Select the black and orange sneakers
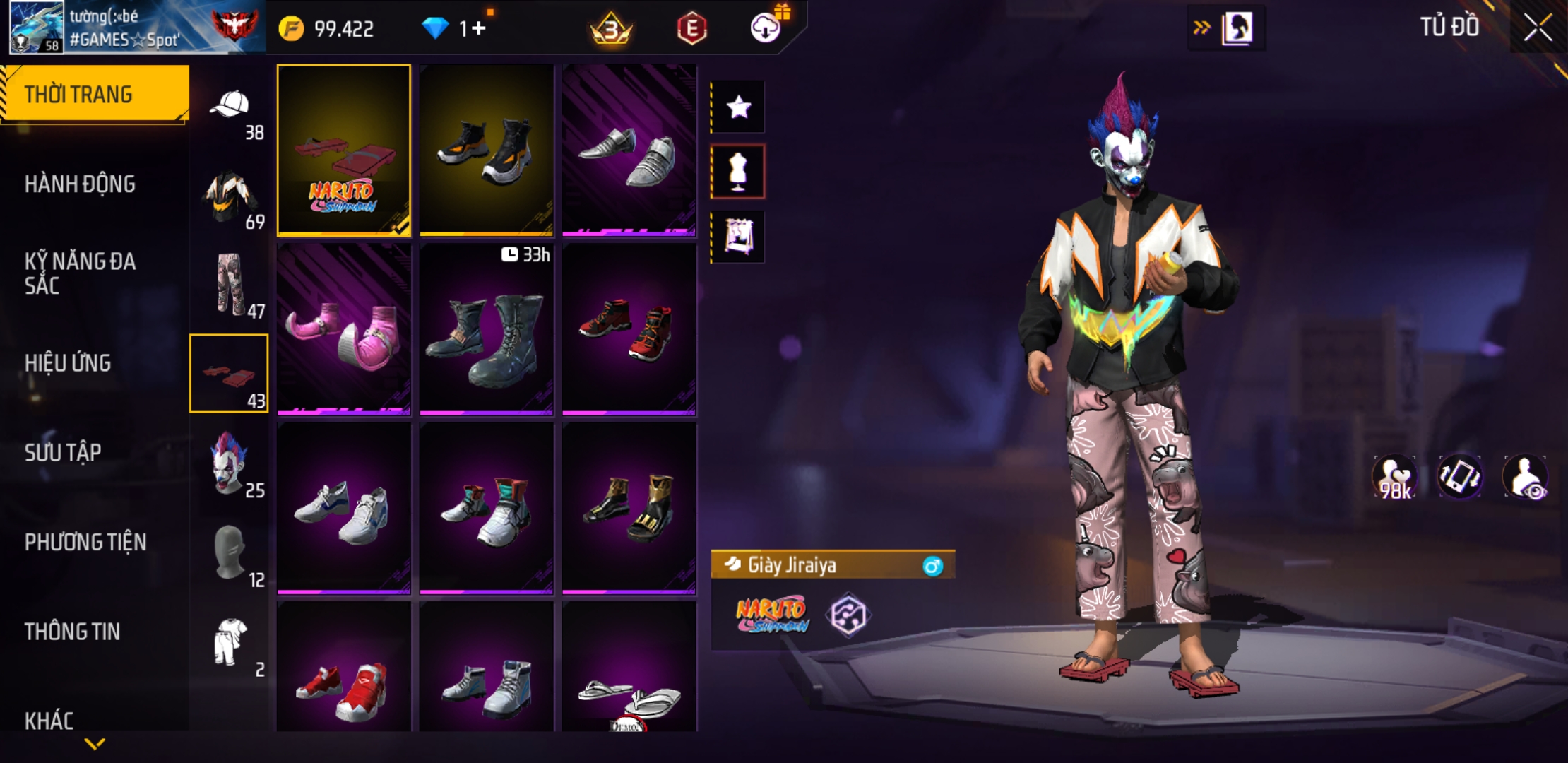 pos(487,150)
